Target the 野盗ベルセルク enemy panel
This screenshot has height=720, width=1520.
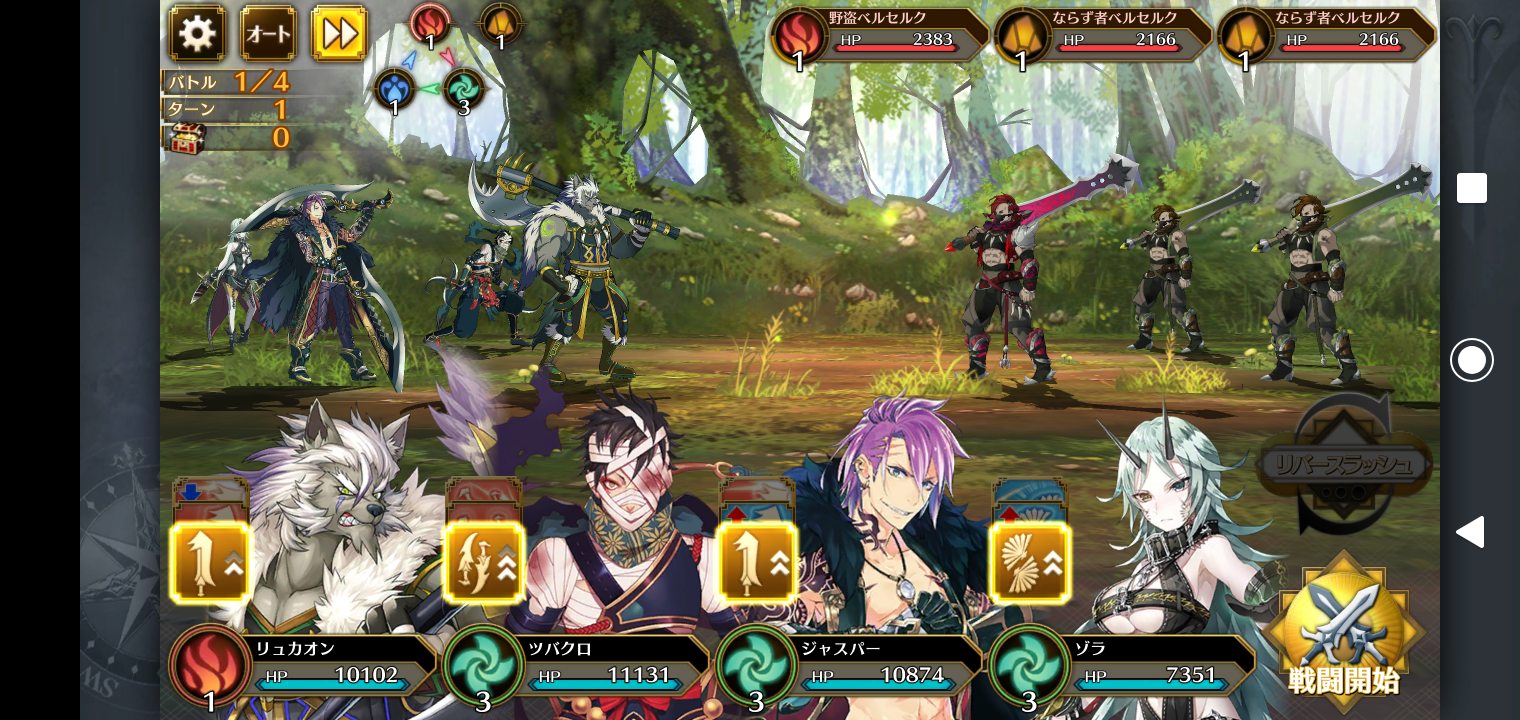tap(880, 35)
